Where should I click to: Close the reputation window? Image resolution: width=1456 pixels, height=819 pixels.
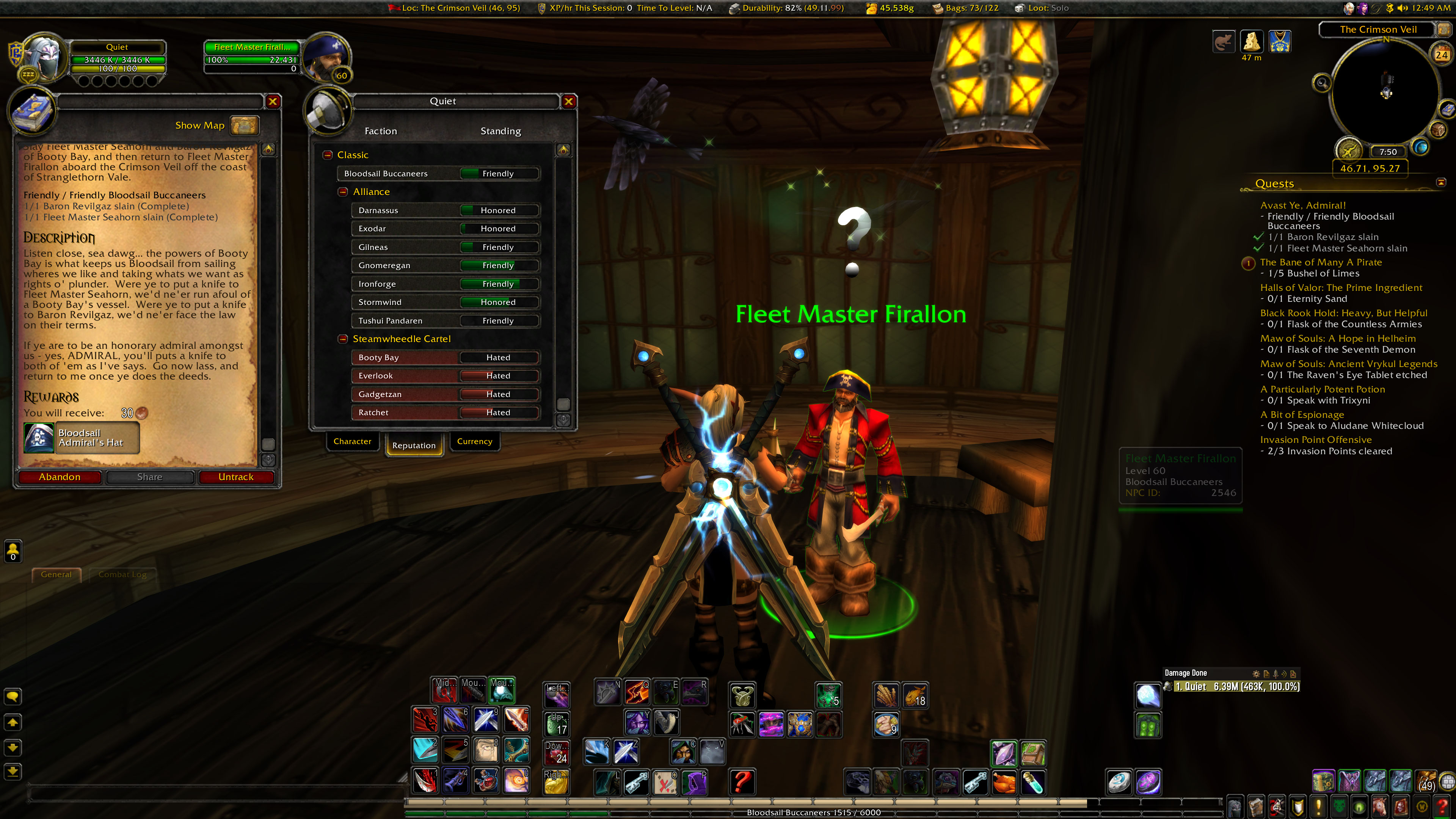tap(569, 101)
